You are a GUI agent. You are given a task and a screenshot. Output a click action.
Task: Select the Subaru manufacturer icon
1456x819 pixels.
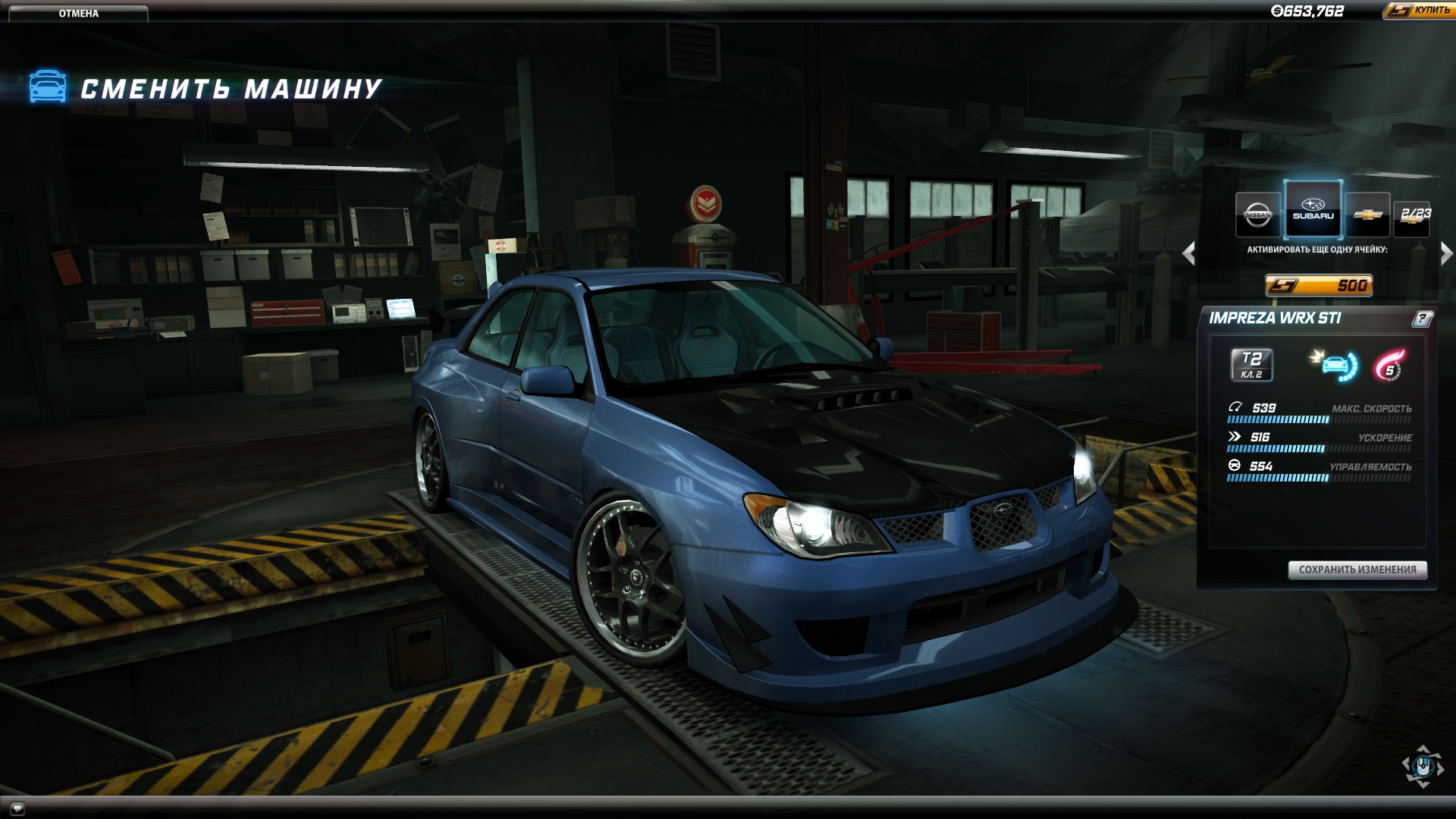tap(1312, 210)
